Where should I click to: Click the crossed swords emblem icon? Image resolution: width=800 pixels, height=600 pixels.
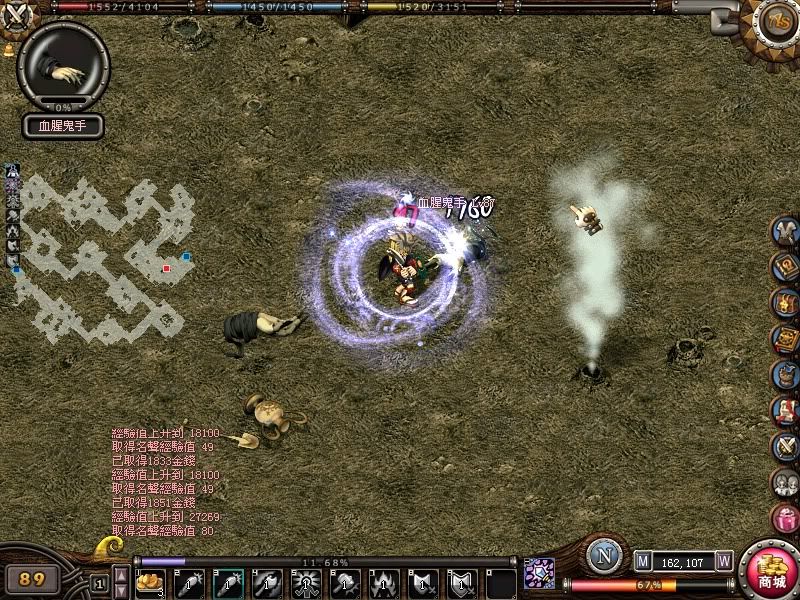click(x=18, y=16)
